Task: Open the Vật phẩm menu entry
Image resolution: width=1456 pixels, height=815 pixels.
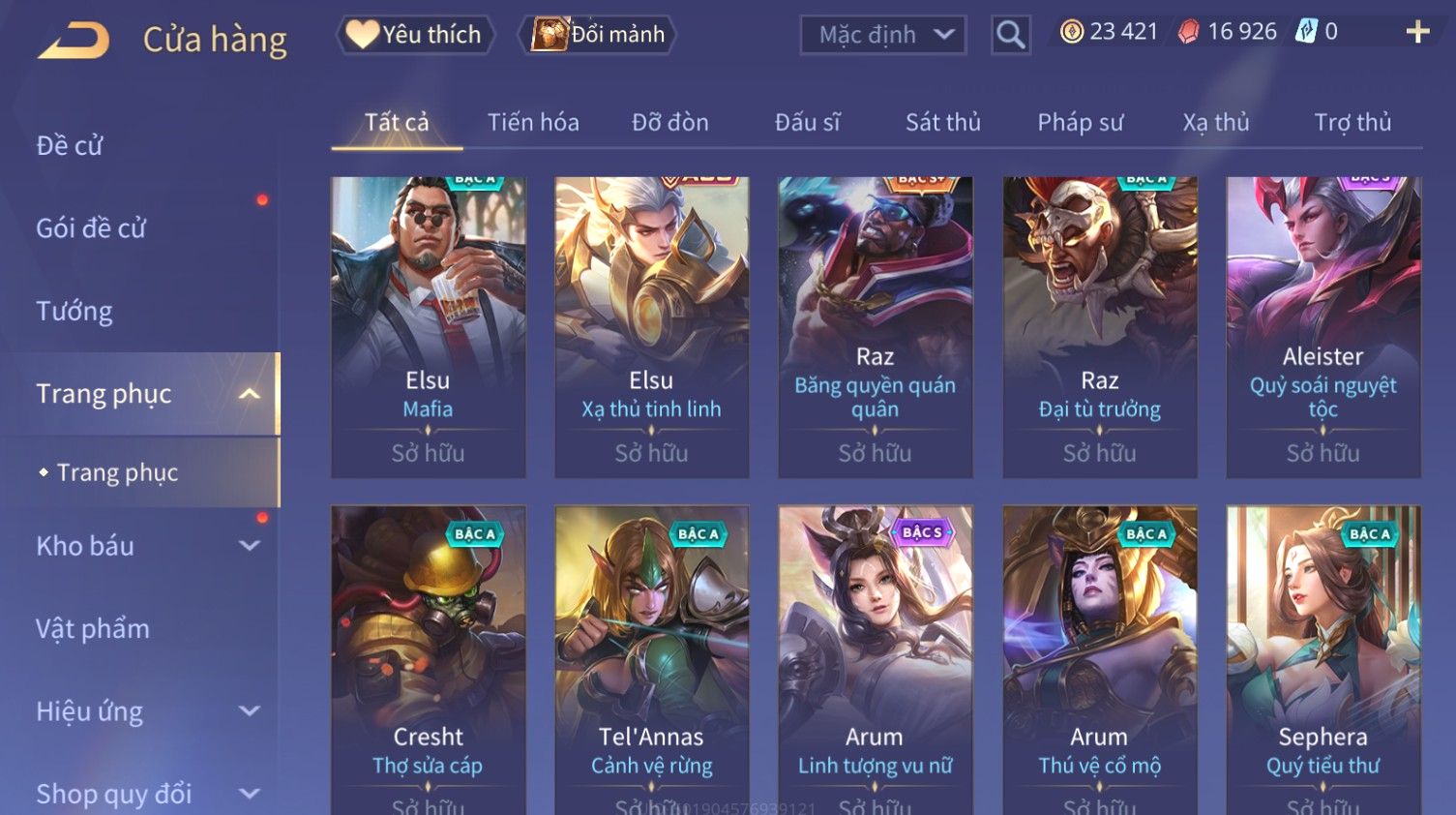Action: coord(93,629)
